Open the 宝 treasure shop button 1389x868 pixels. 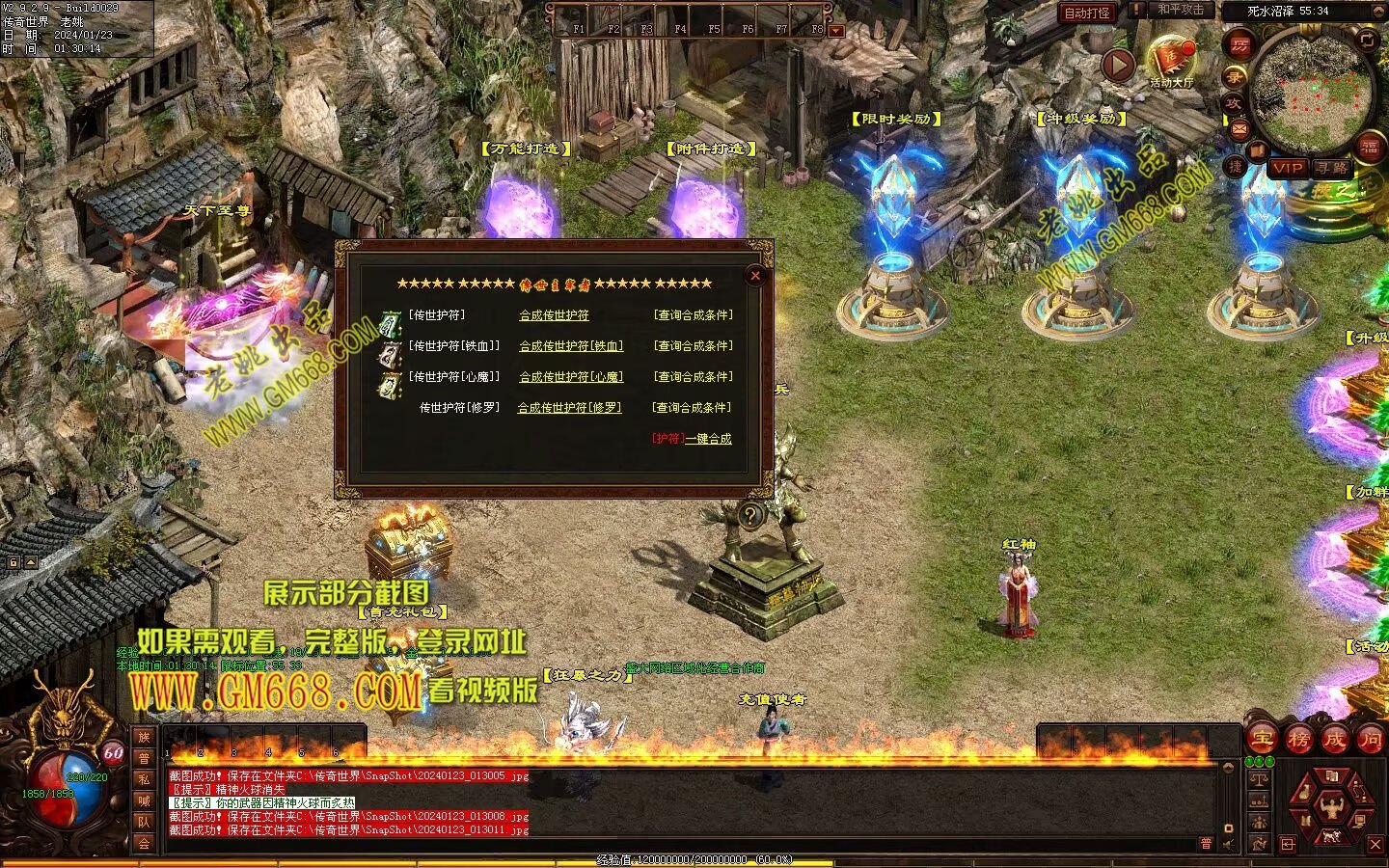[1262, 740]
